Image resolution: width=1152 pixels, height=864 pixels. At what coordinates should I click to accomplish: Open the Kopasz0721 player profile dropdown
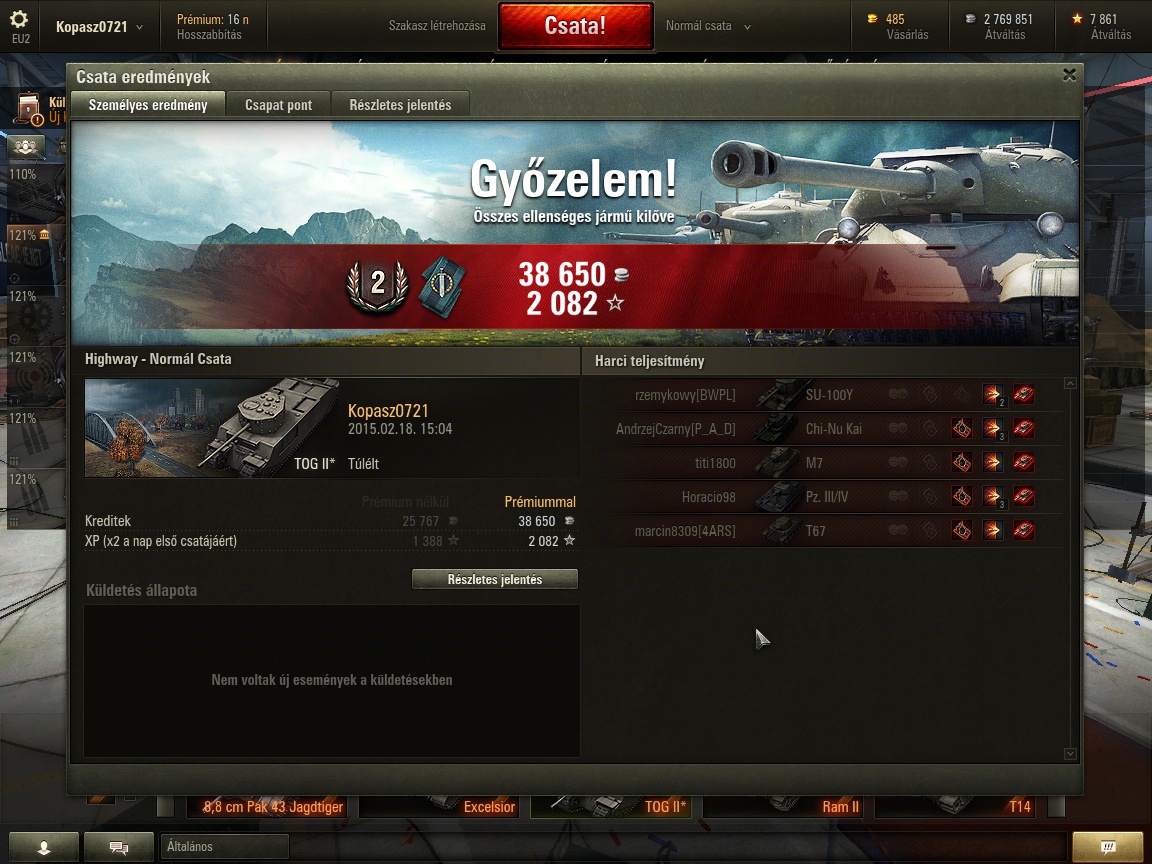(98, 27)
